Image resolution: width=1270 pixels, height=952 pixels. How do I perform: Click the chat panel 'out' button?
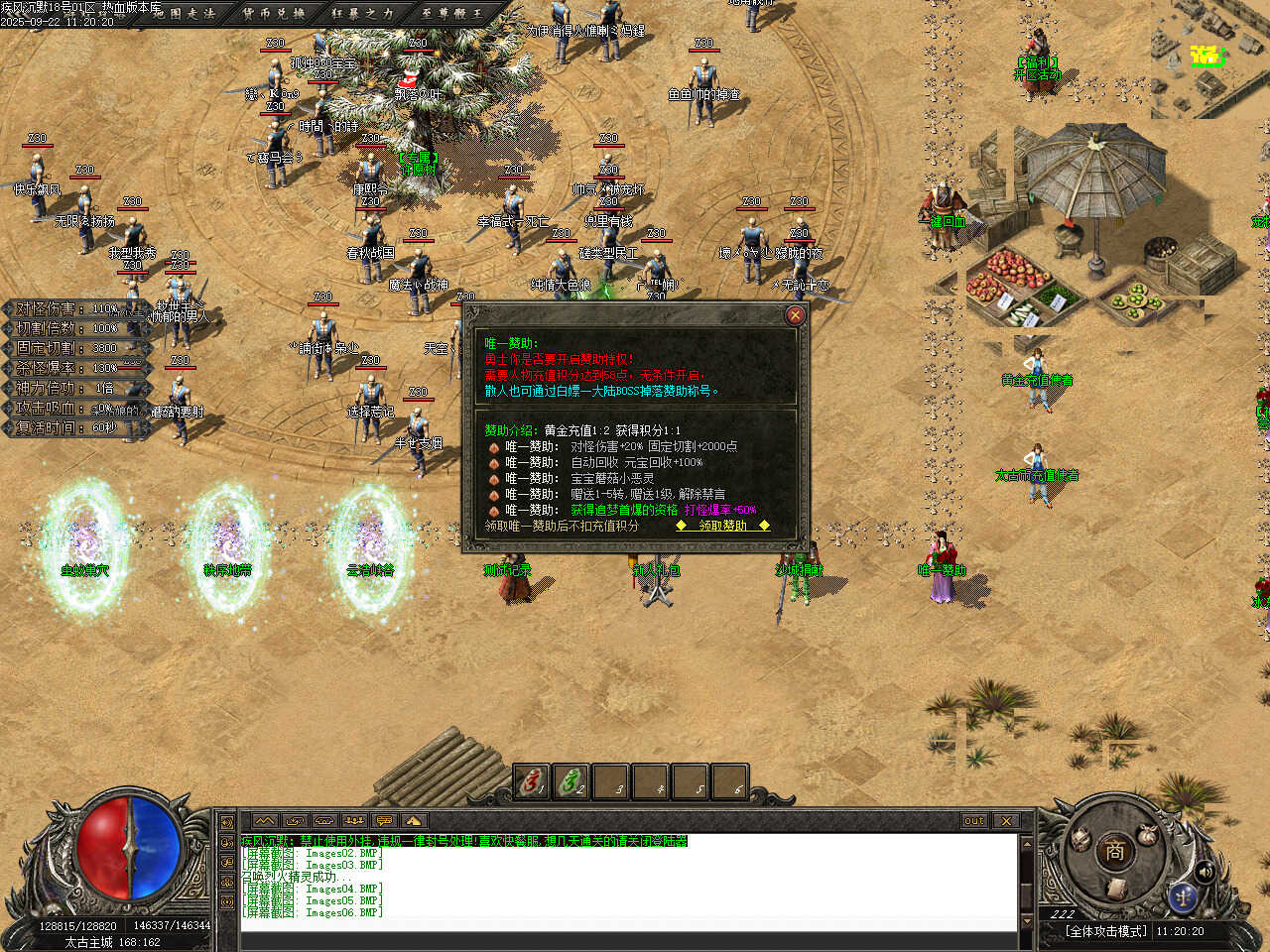[x=974, y=820]
